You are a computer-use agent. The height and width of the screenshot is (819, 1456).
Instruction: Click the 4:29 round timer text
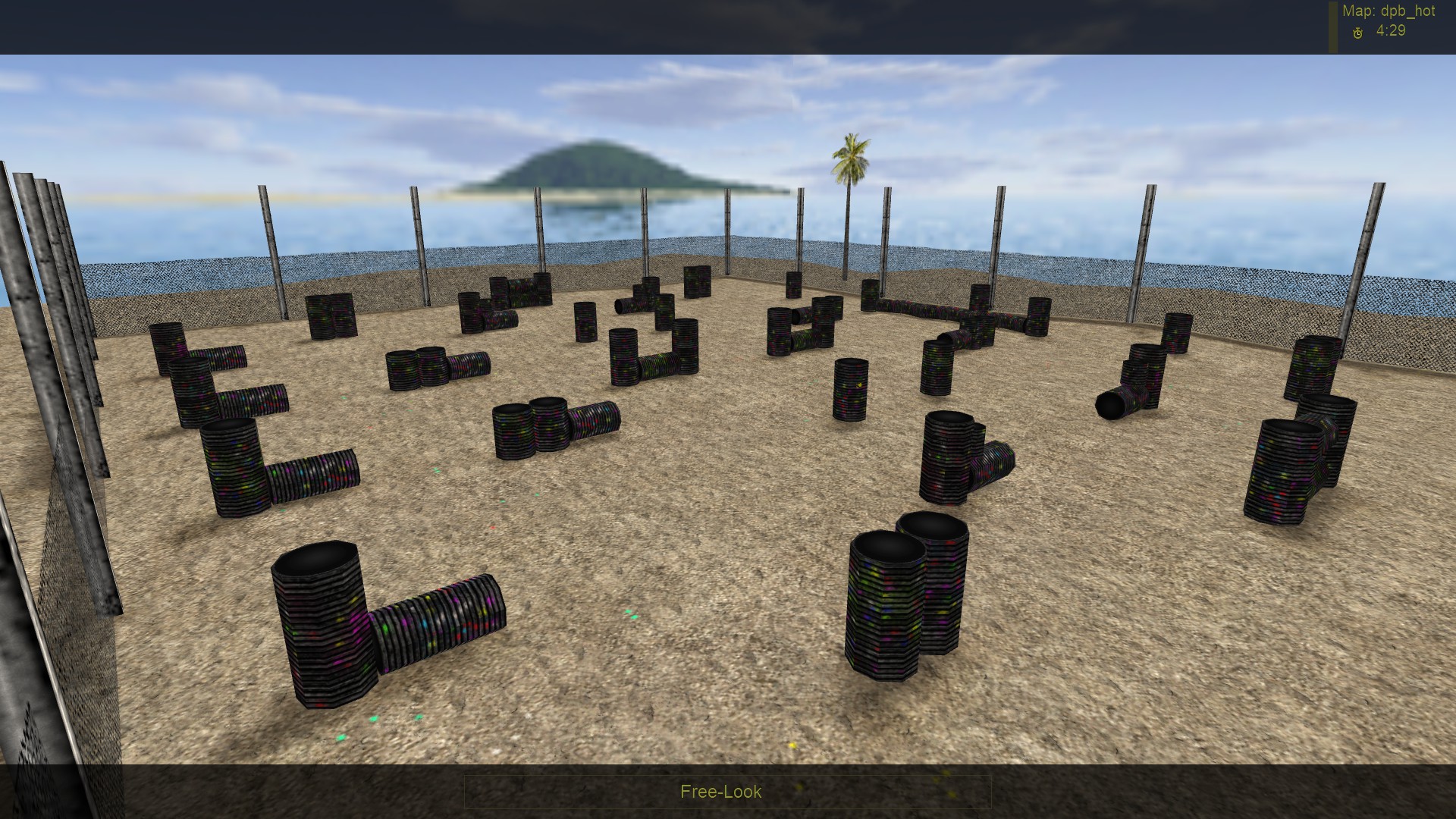coord(1391,33)
